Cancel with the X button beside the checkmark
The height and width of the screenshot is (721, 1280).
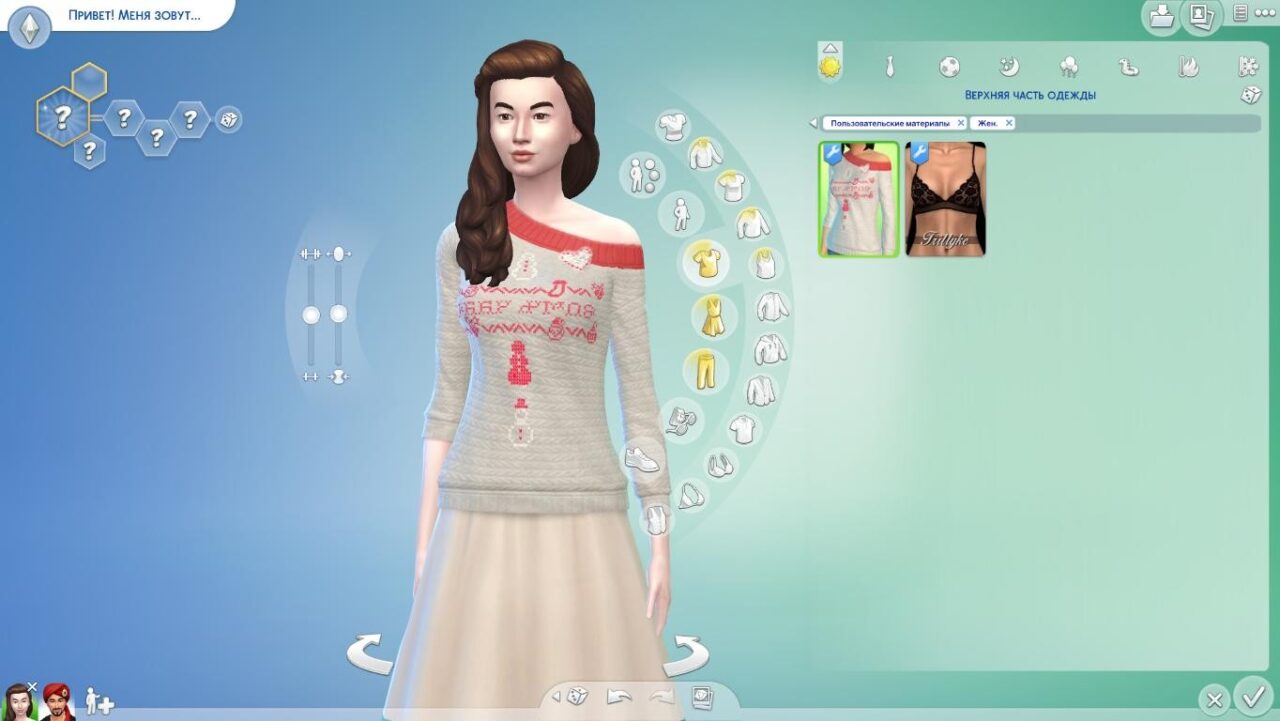click(x=1213, y=699)
